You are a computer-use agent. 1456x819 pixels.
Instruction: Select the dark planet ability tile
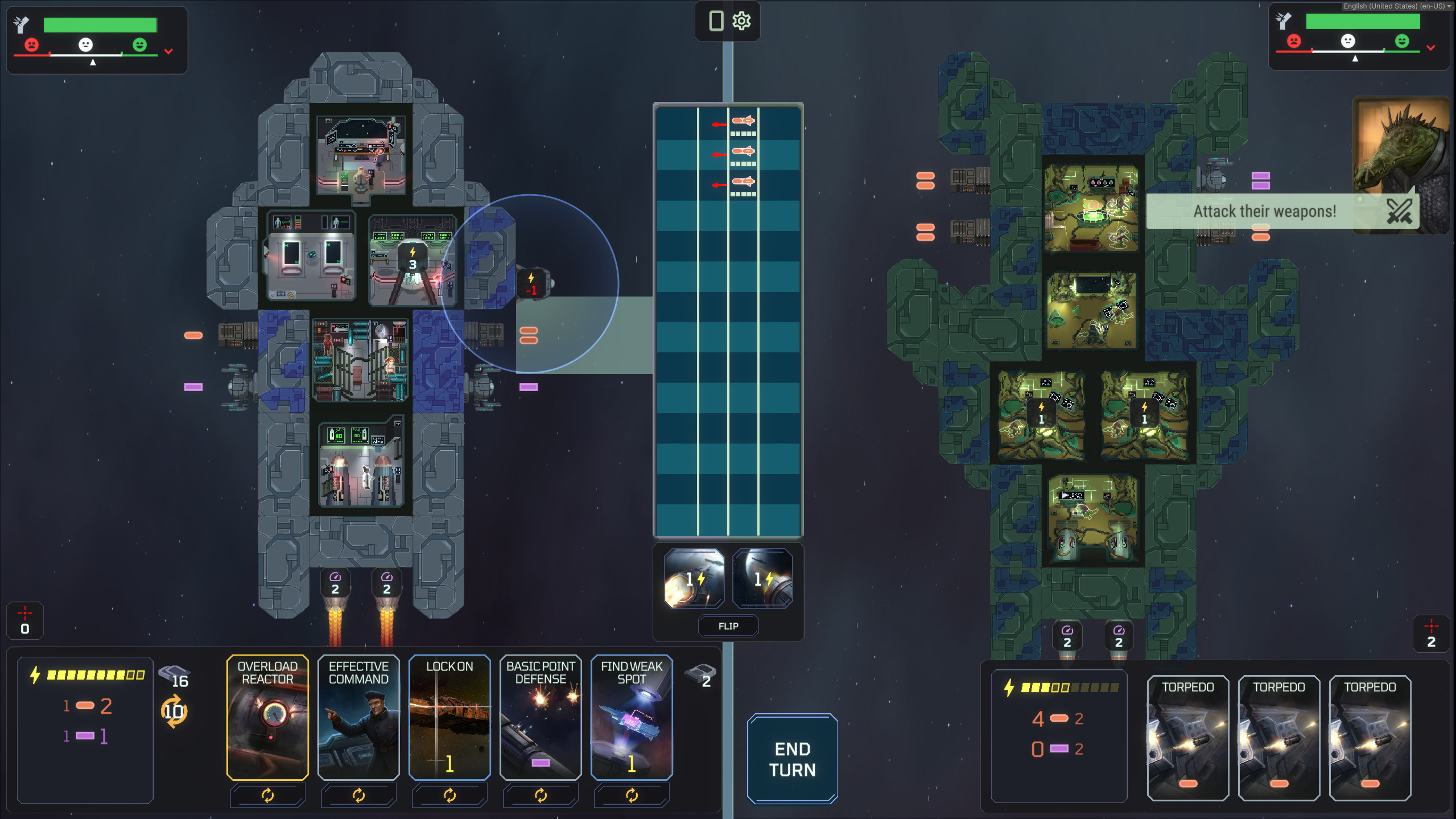point(762,578)
